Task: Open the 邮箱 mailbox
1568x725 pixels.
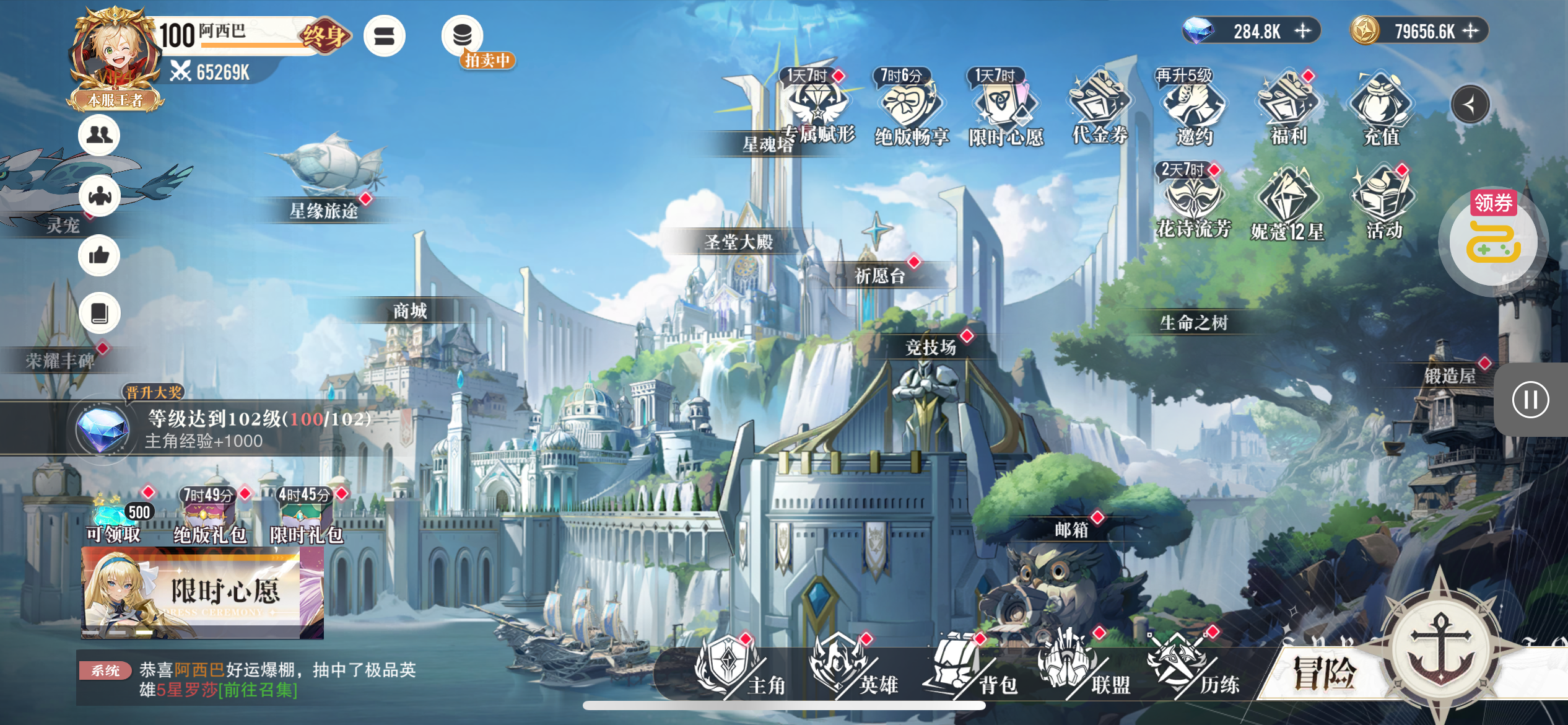Action: coord(1071,530)
